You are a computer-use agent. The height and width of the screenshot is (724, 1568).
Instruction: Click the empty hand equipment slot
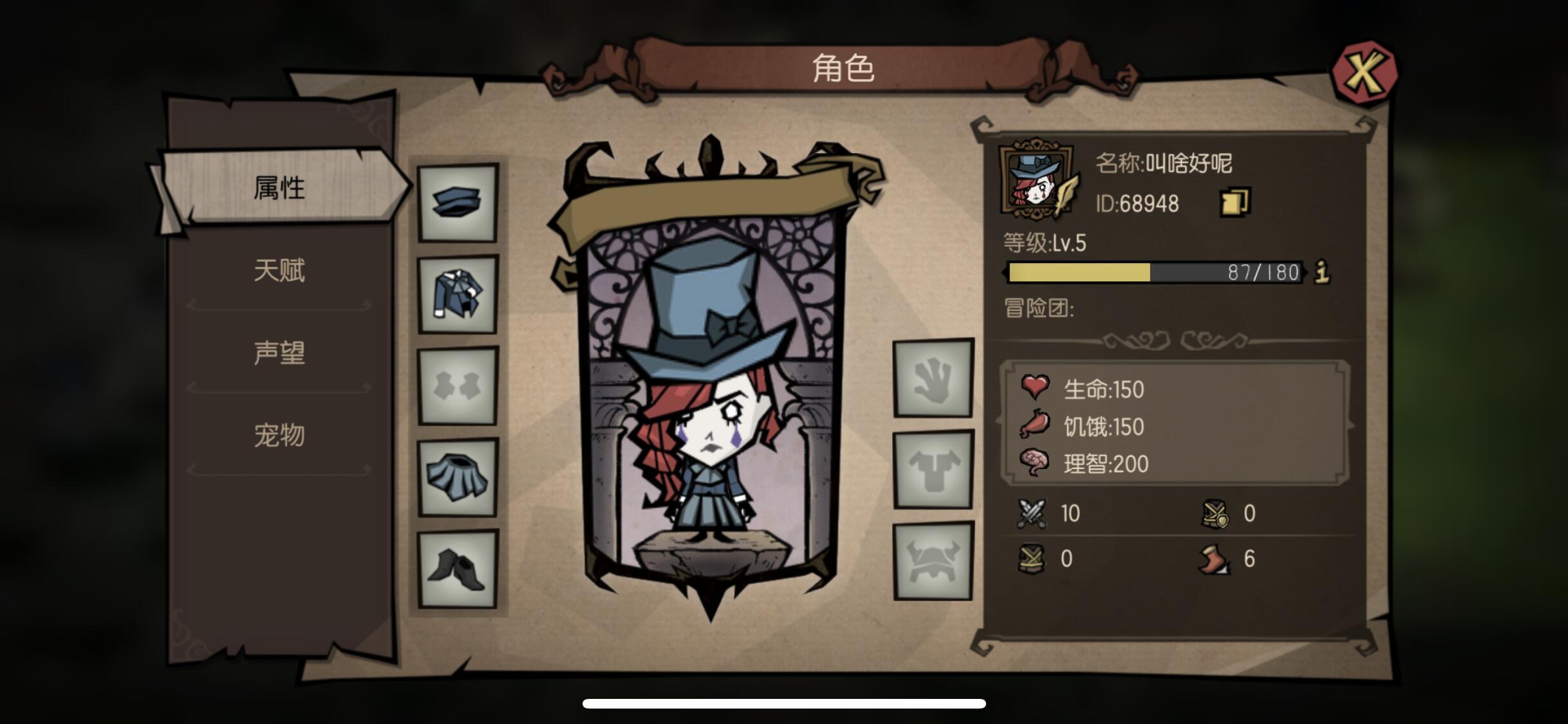933,378
